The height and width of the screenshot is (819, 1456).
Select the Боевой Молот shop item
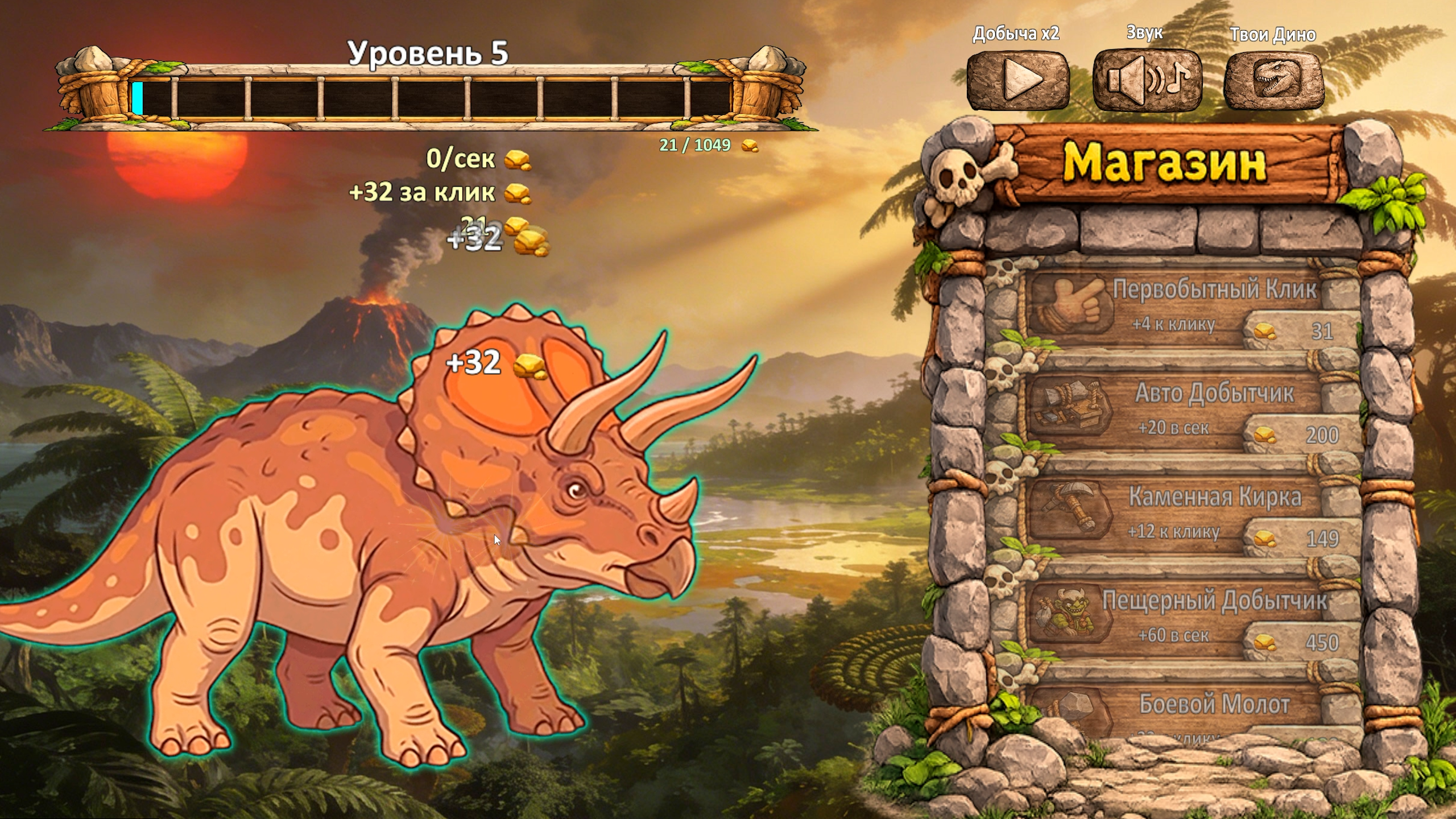1193,711
